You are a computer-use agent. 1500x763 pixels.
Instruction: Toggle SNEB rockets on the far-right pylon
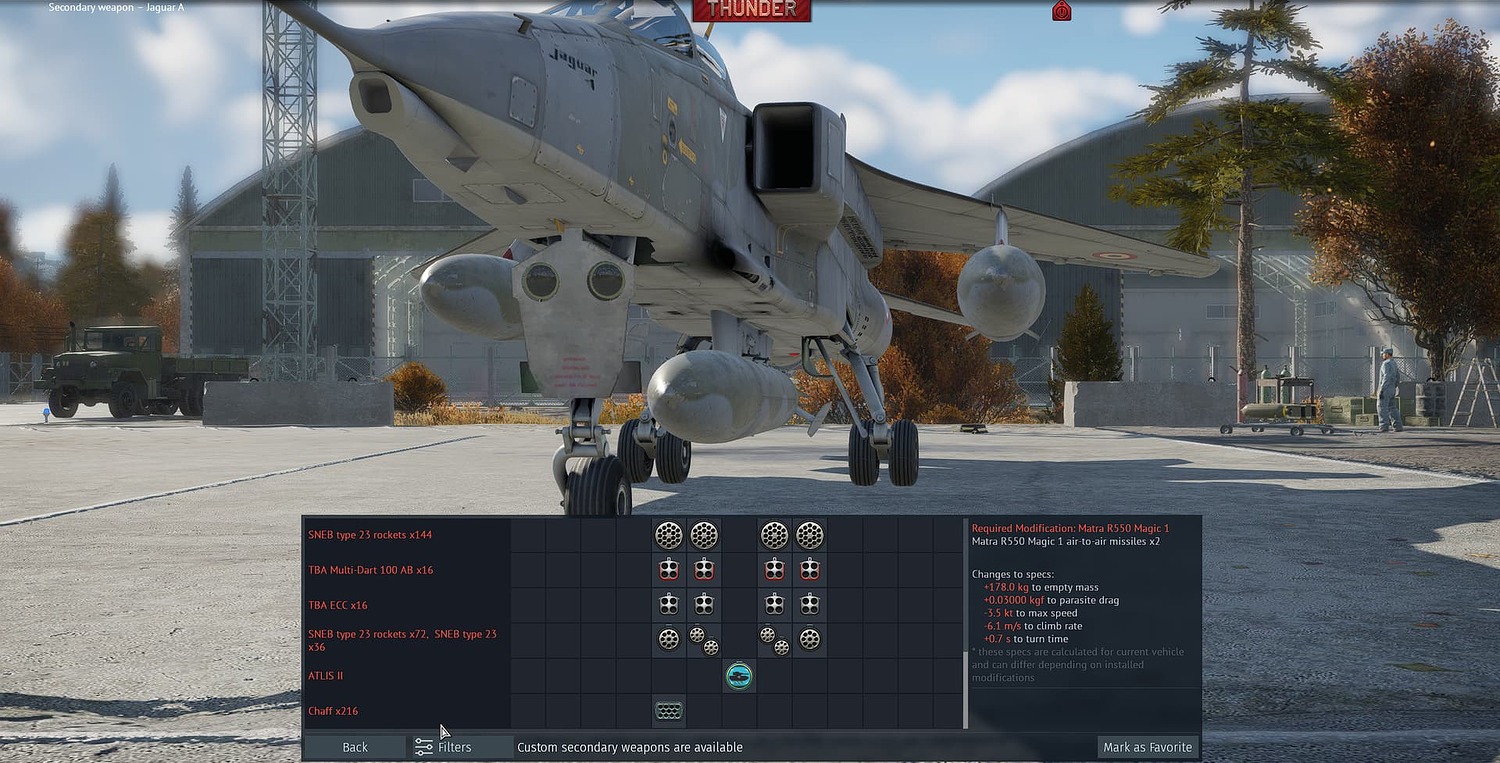pos(810,640)
